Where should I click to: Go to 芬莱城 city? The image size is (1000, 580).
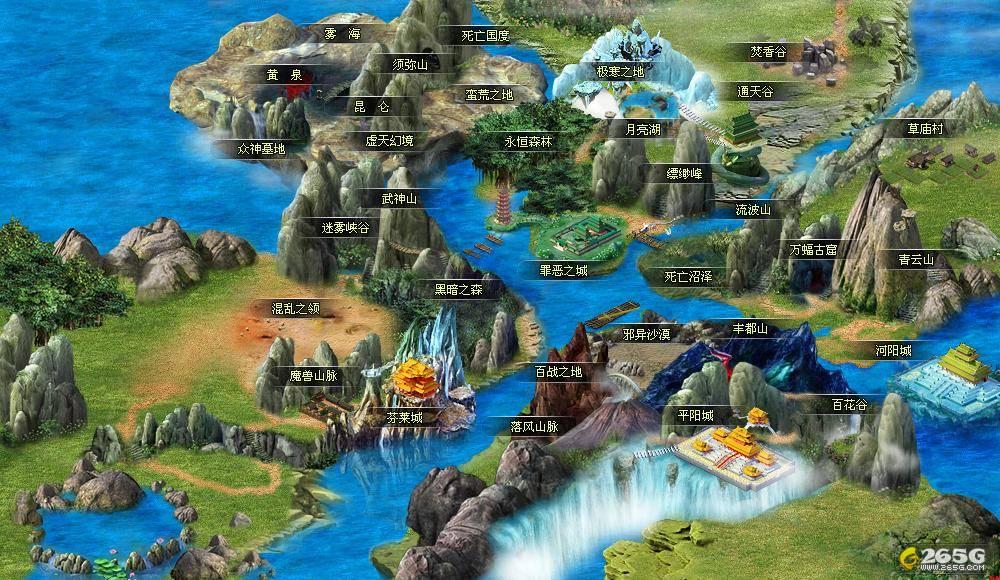410,418
